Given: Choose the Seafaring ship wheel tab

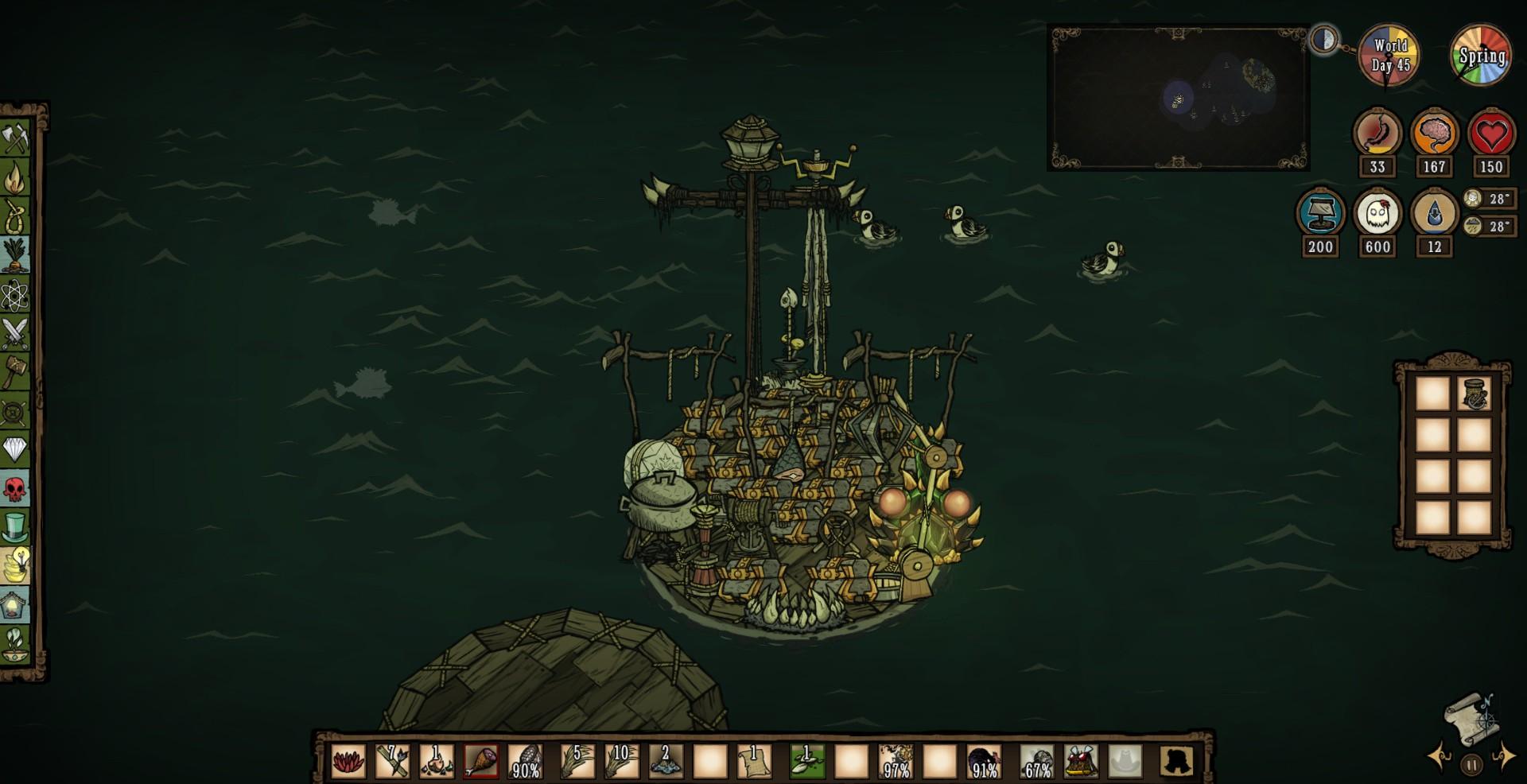Looking at the screenshot, I should tap(16, 411).
